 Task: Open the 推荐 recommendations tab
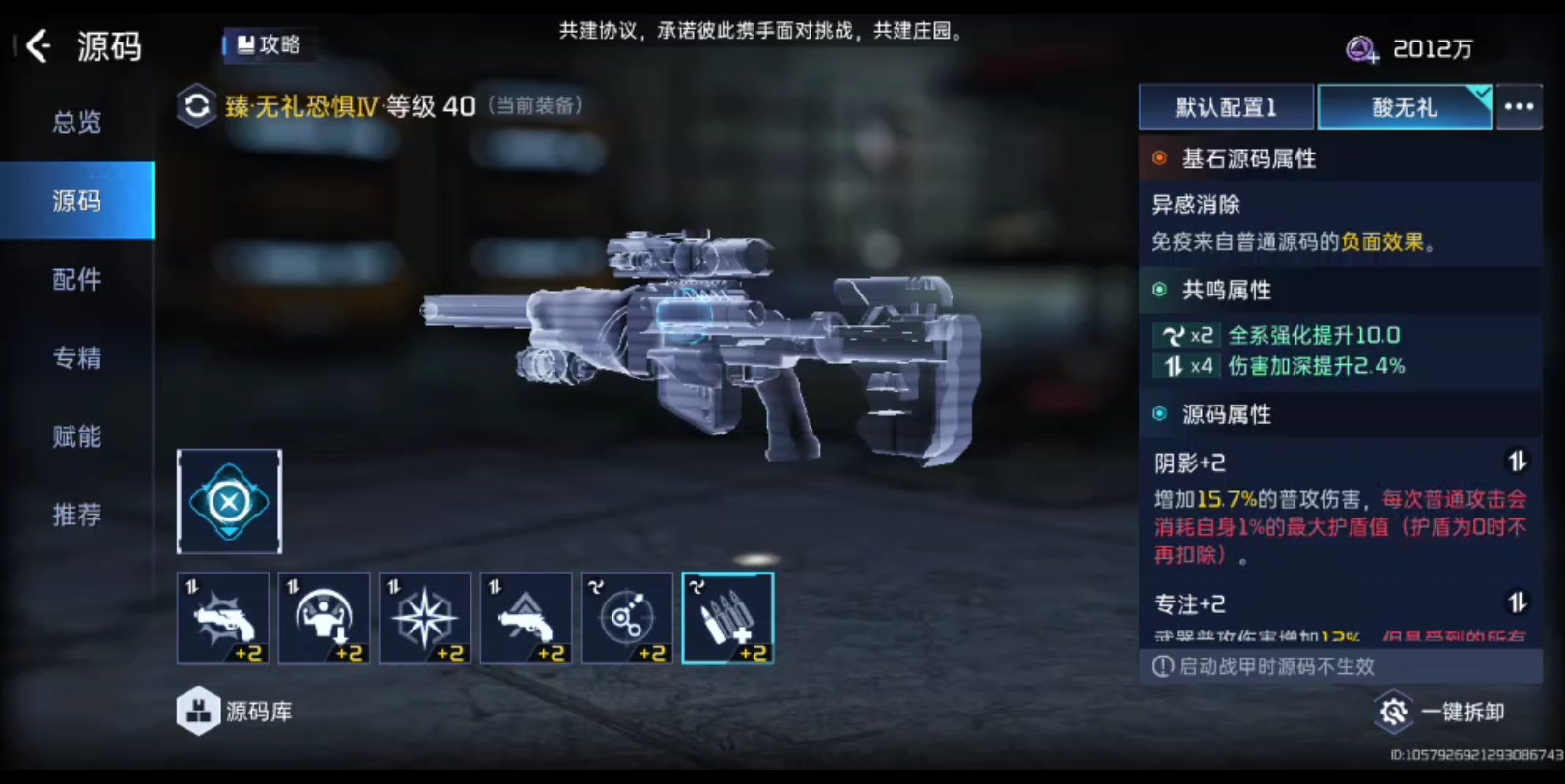click(x=76, y=516)
